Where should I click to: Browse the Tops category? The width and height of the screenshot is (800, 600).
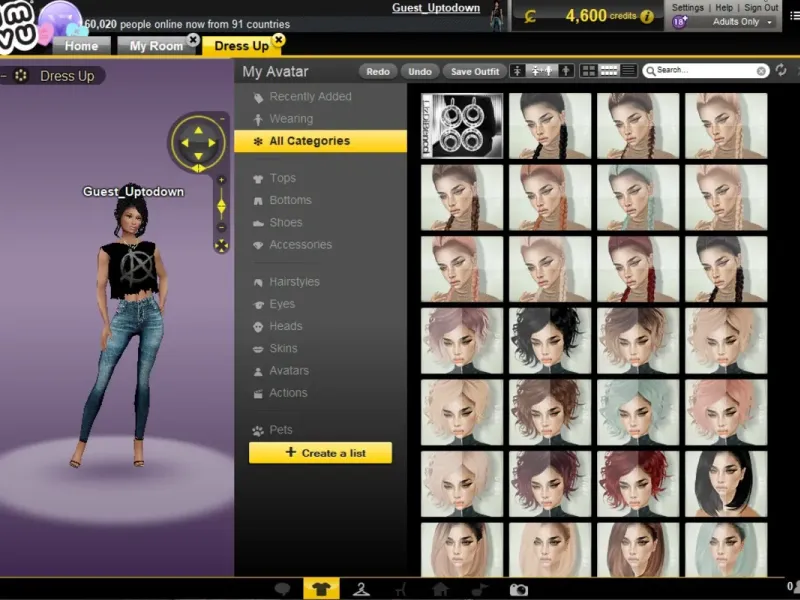282,178
